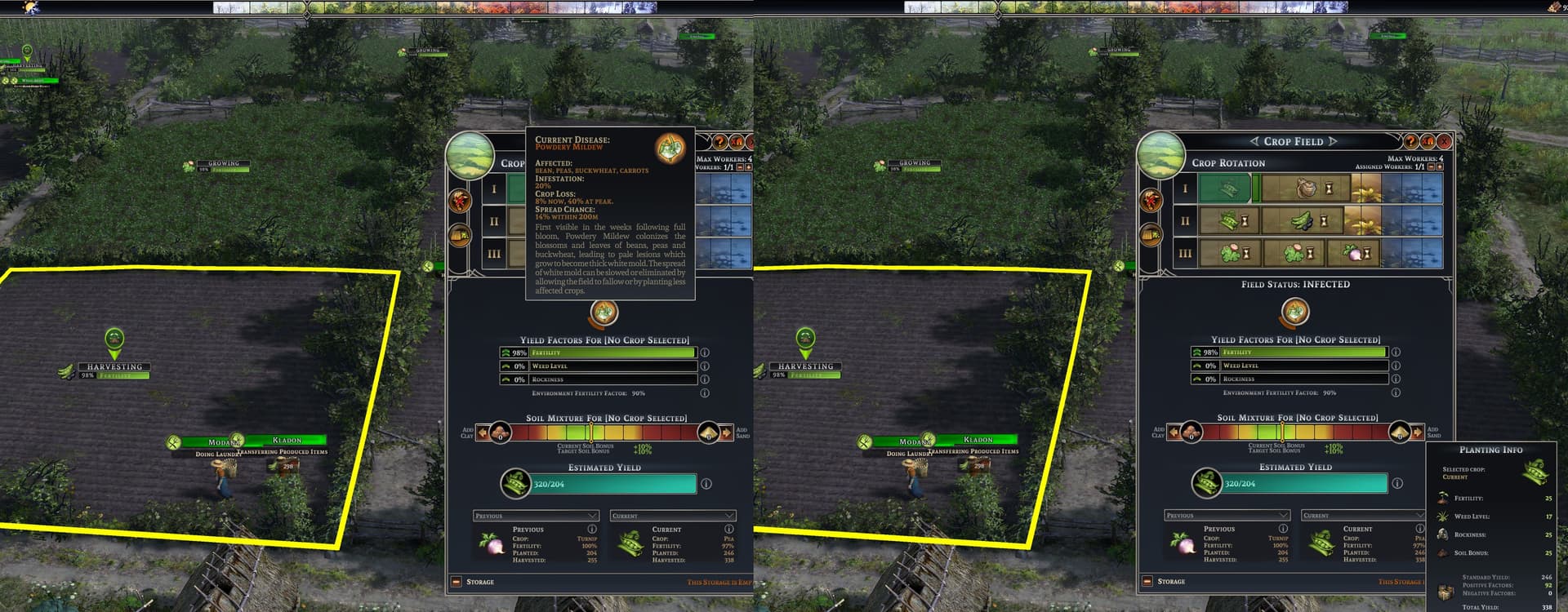
Task: Pick the turnip slot in rotation III
Action: tap(1355, 253)
